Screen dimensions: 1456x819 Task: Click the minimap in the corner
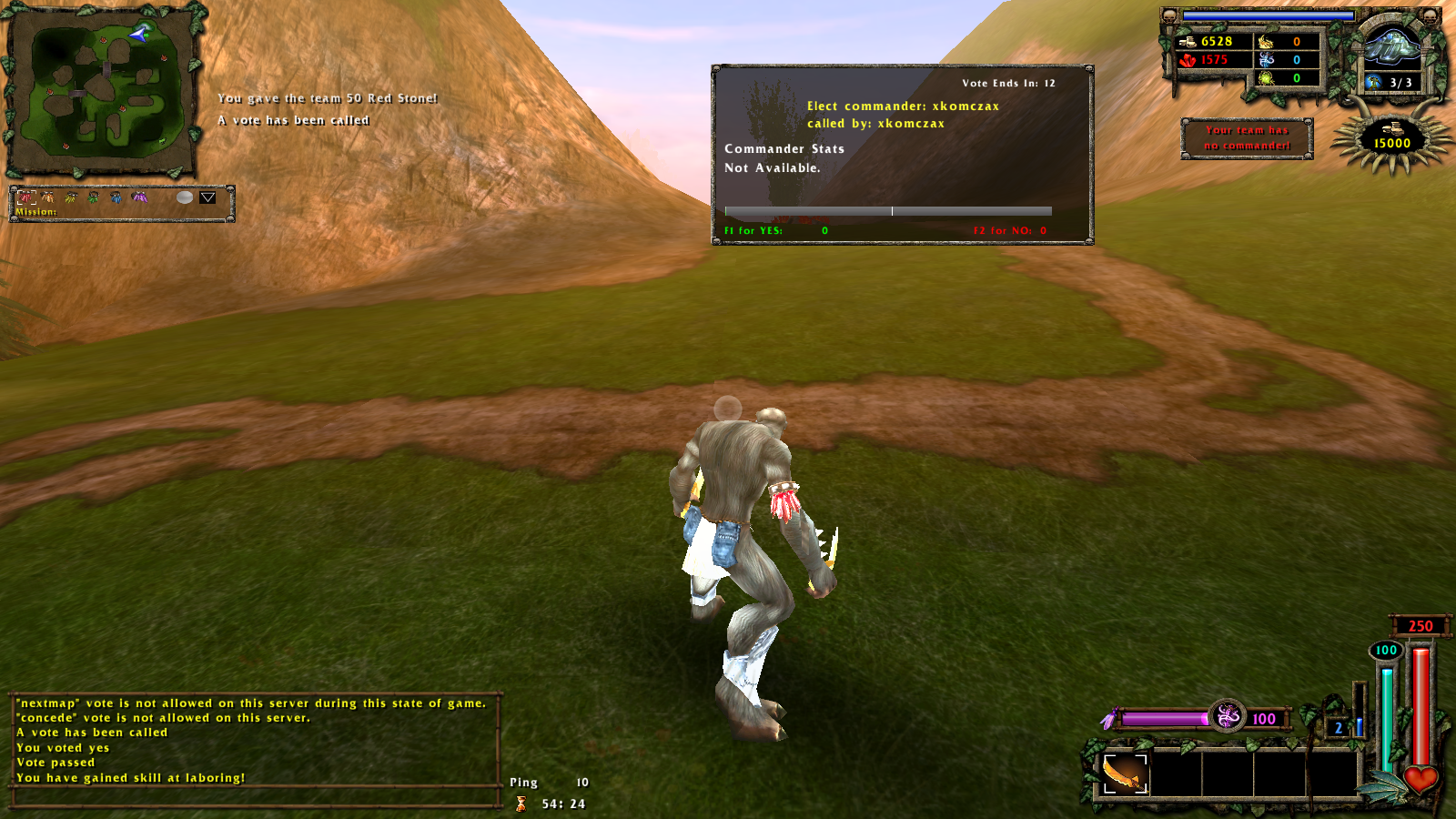(x=102, y=89)
